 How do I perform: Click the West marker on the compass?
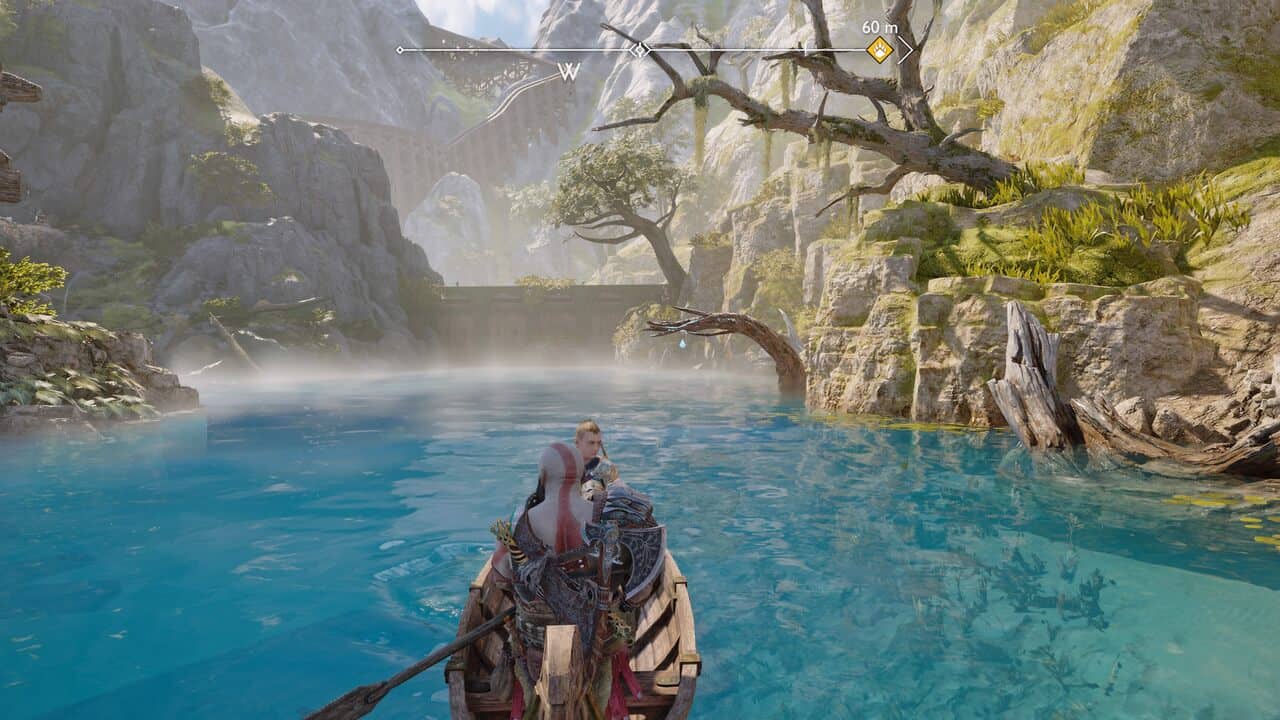click(x=569, y=71)
